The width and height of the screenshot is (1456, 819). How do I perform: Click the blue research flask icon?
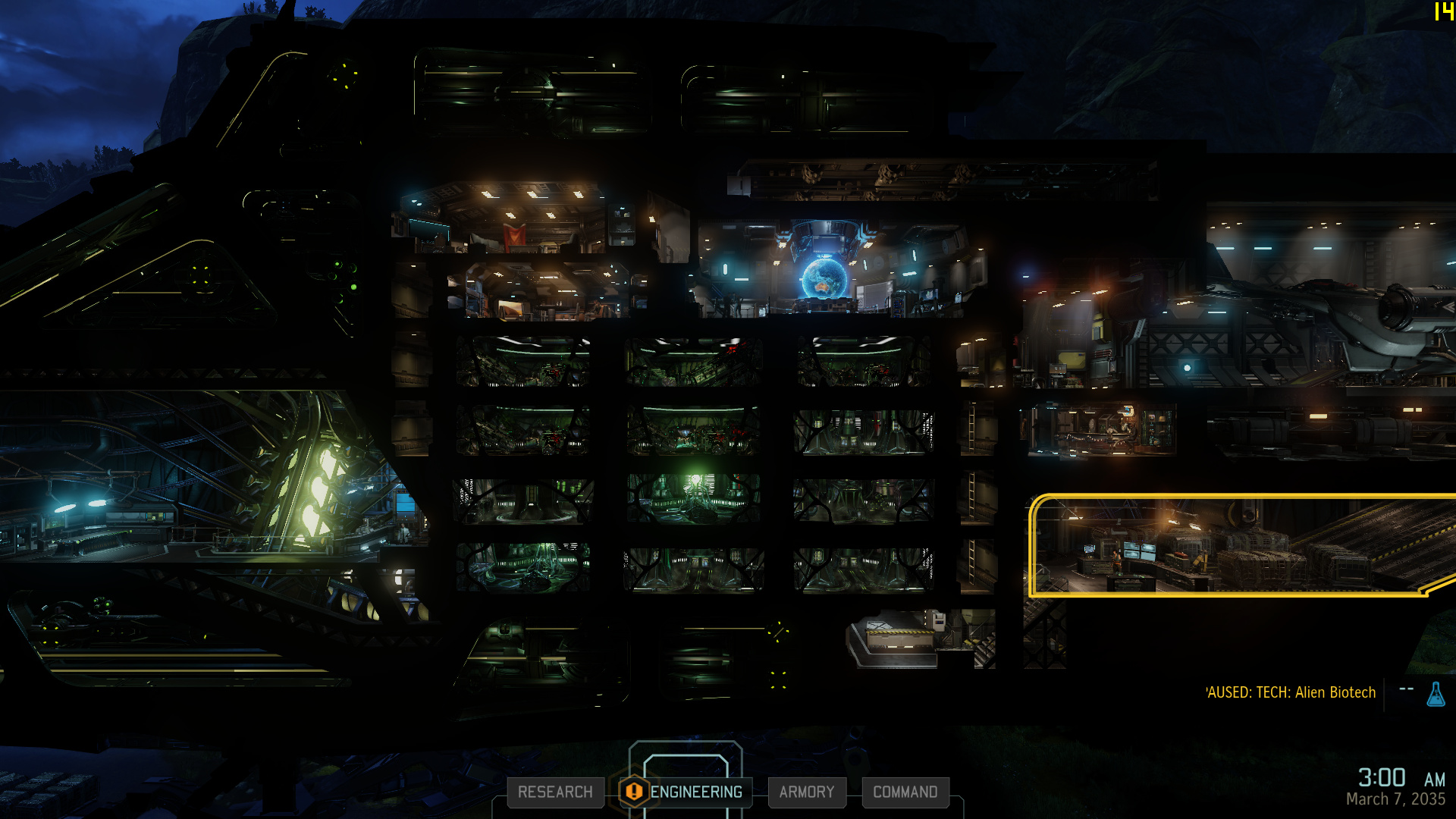[x=1436, y=694]
